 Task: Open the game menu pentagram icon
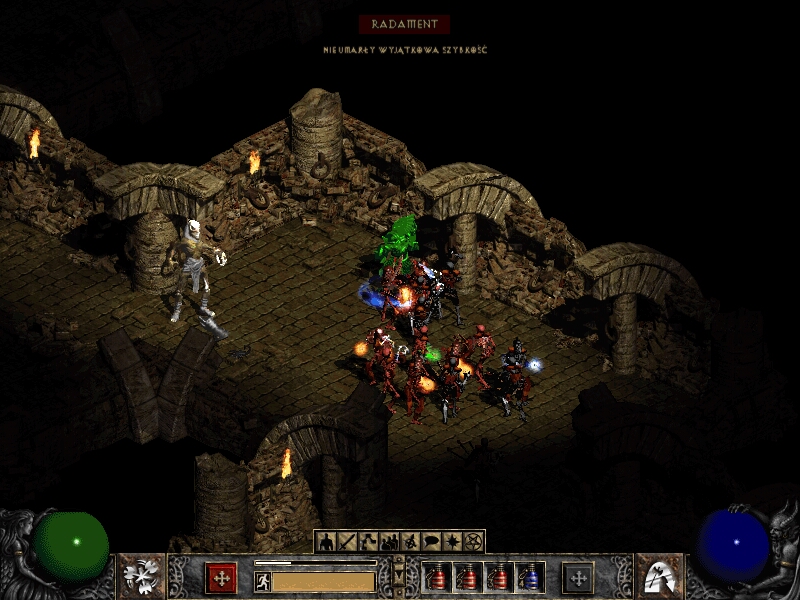tap(473, 542)
